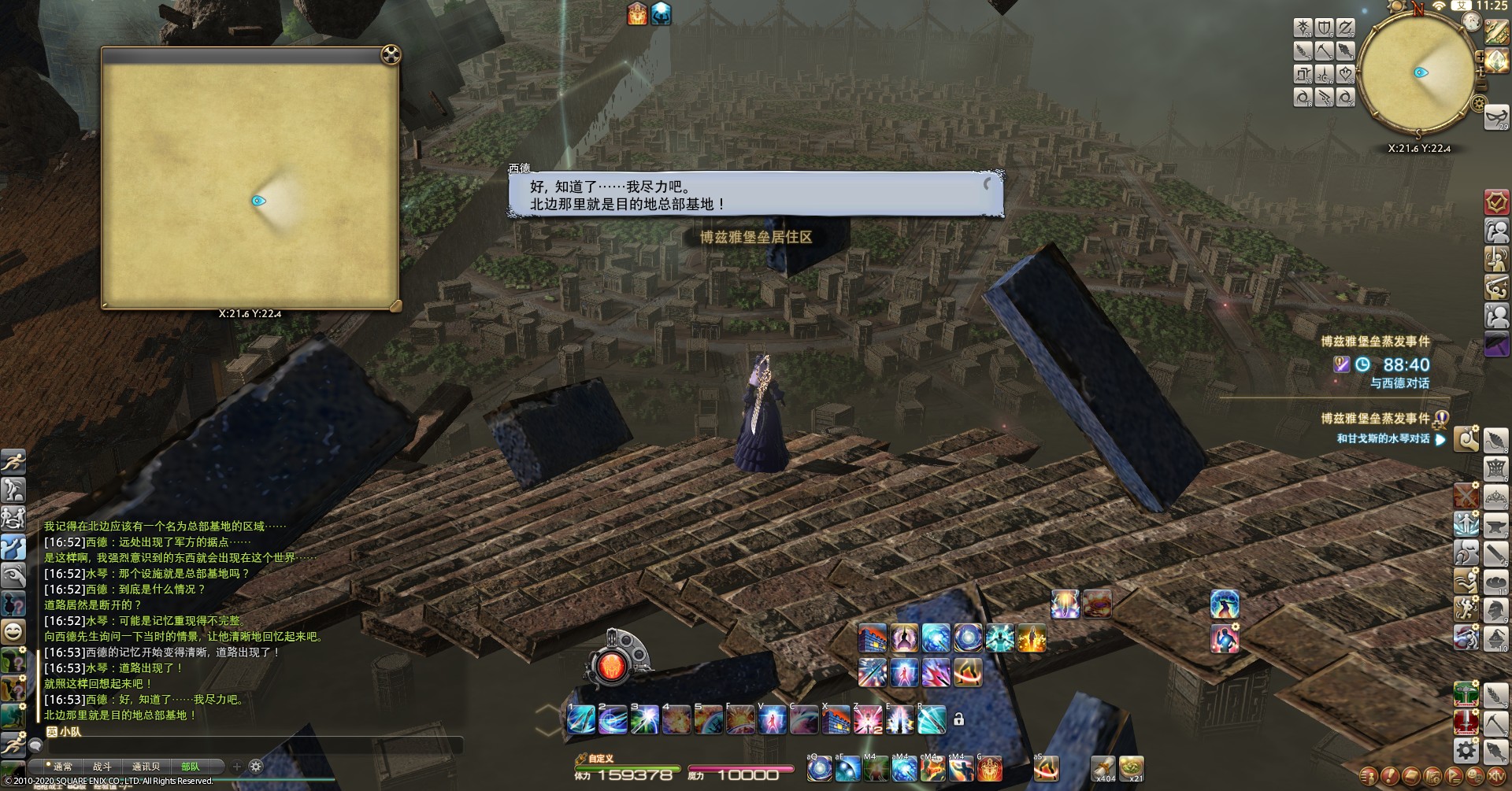Select the 部队 chat tab
1512x791 pixels.
191,767
